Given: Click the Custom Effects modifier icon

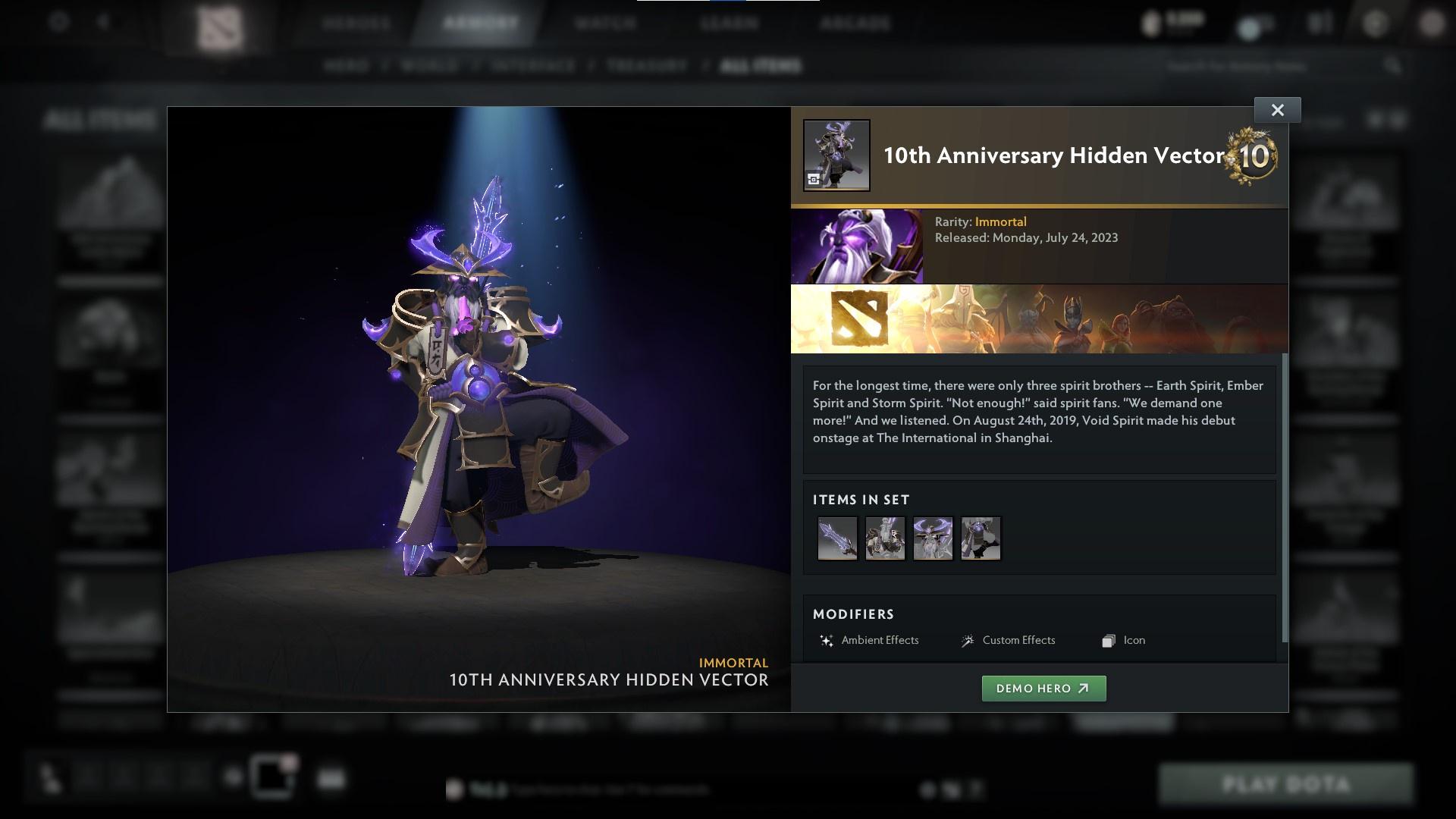Looking at the screenshot, I should tap(967, 641).
